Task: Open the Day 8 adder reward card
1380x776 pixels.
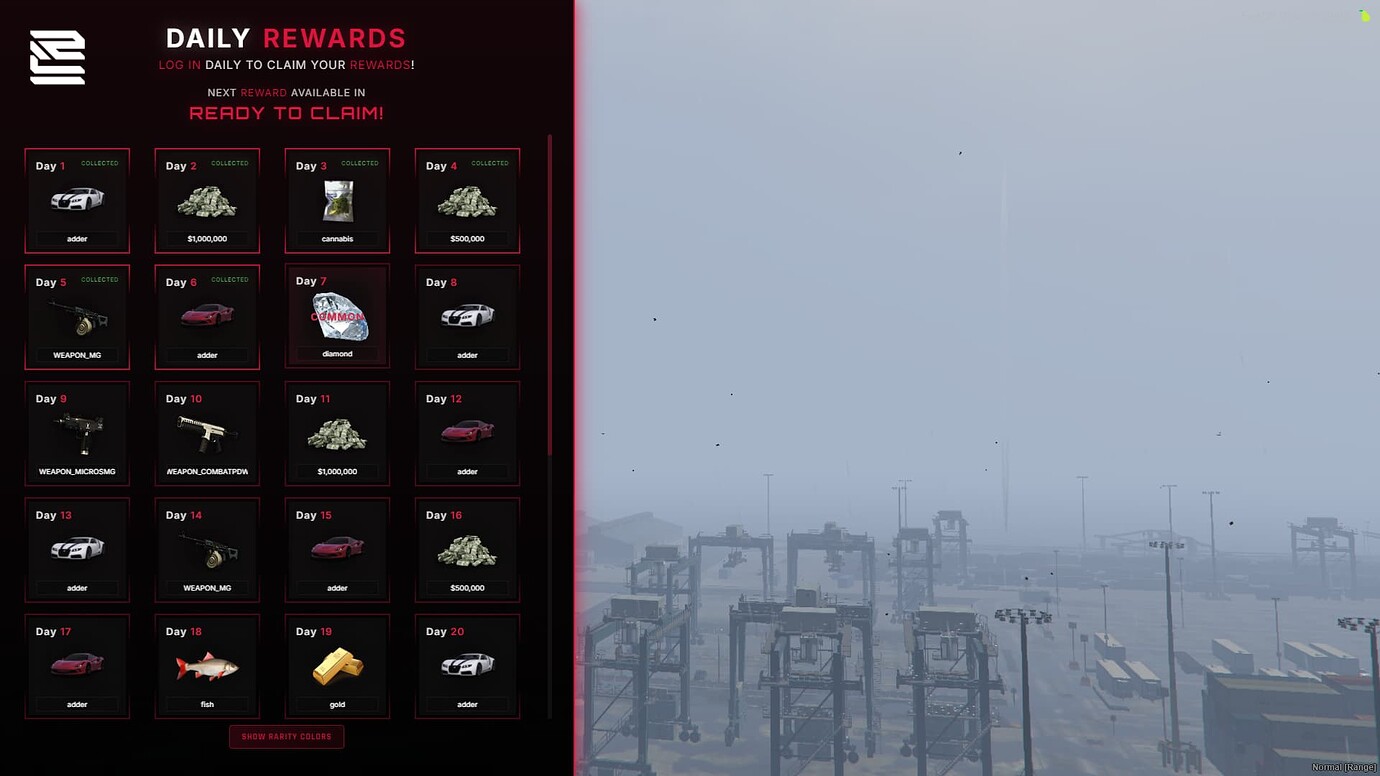Action: coord(467,316)
